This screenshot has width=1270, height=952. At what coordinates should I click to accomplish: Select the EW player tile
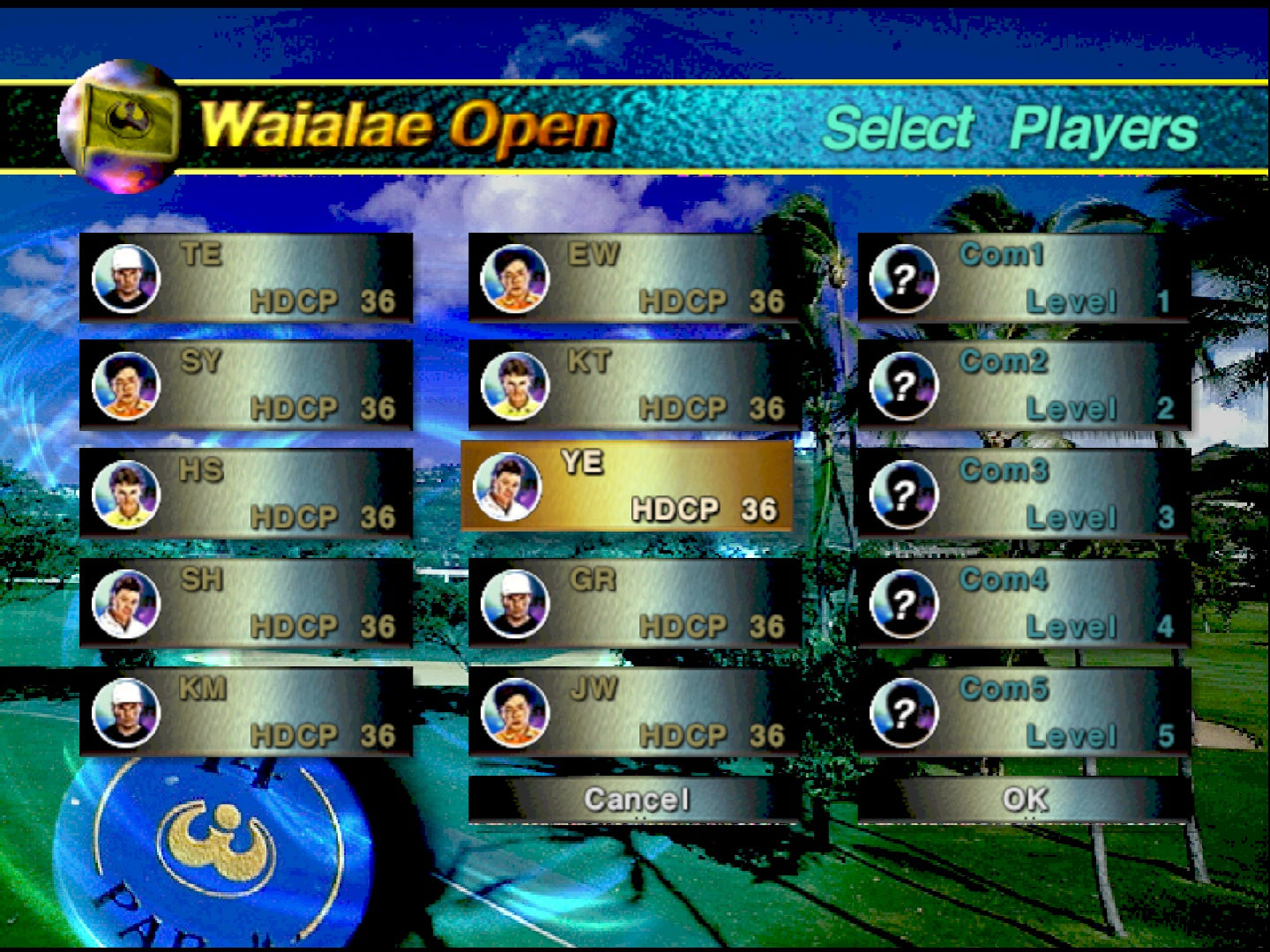[x=634, y=278]
